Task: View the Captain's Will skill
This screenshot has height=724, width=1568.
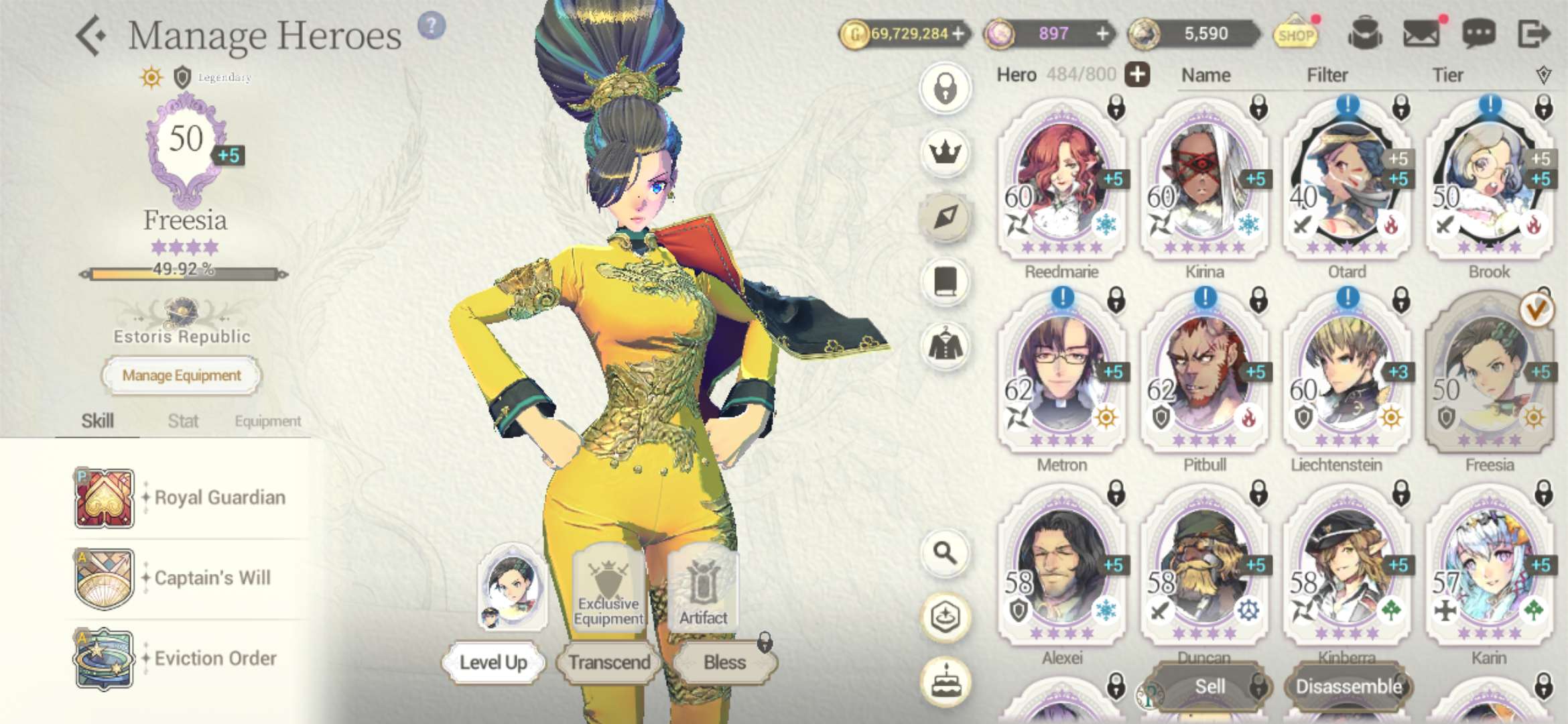Action: pyautogui.click(x=104, y=579)
